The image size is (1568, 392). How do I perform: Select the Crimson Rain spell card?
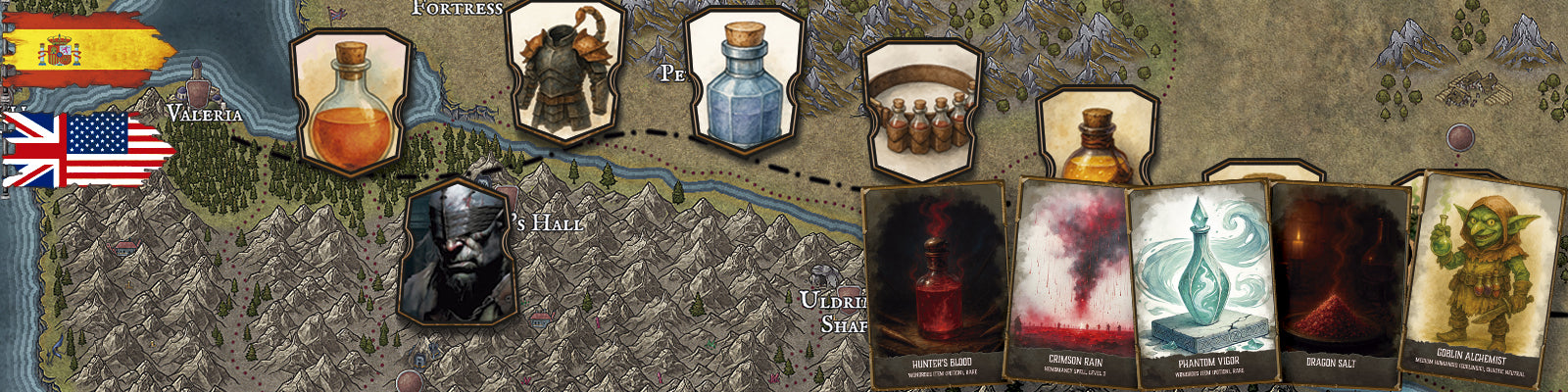[x=1073, y=284]
